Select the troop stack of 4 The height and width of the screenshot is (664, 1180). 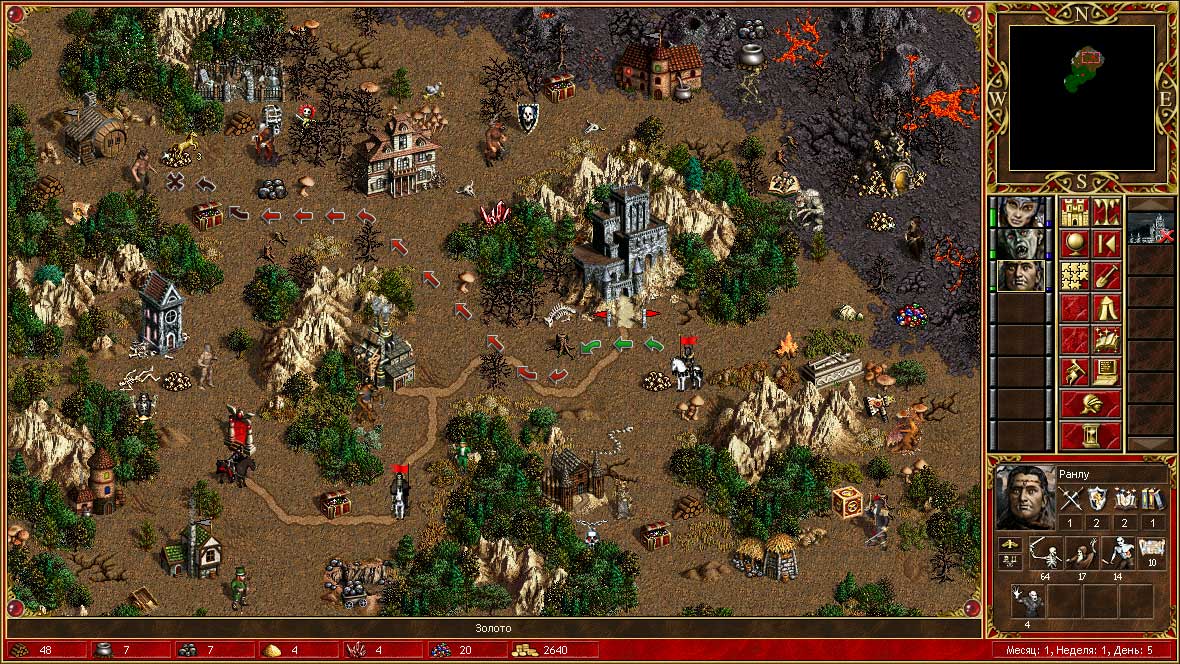pos(1028,601)
